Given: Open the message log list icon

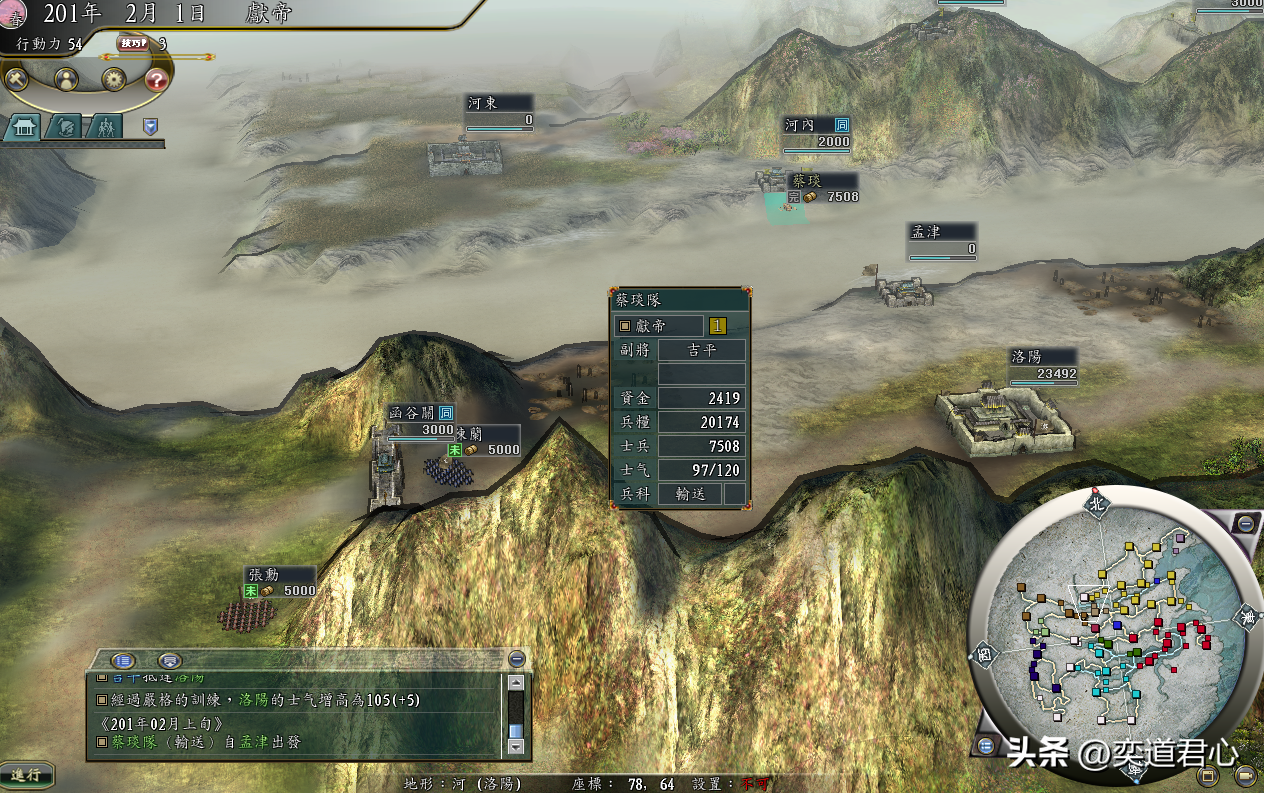Looking at the screenshot, I should coord(123,660).
